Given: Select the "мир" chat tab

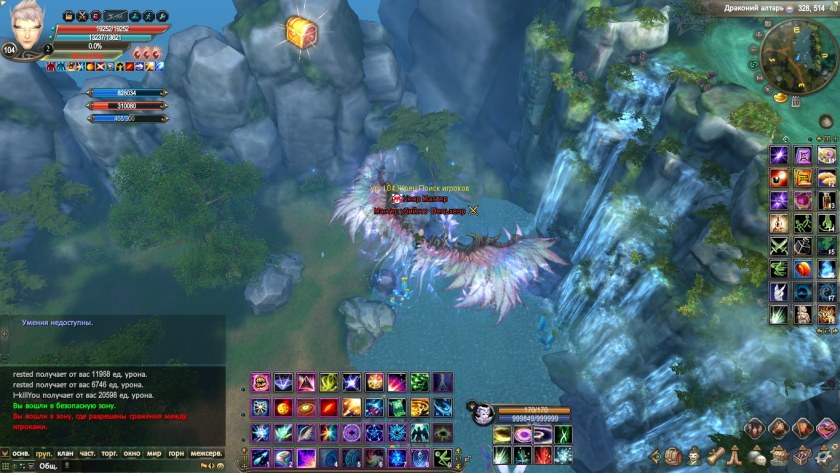Looking at the screenshot, I should click(154, 453).
